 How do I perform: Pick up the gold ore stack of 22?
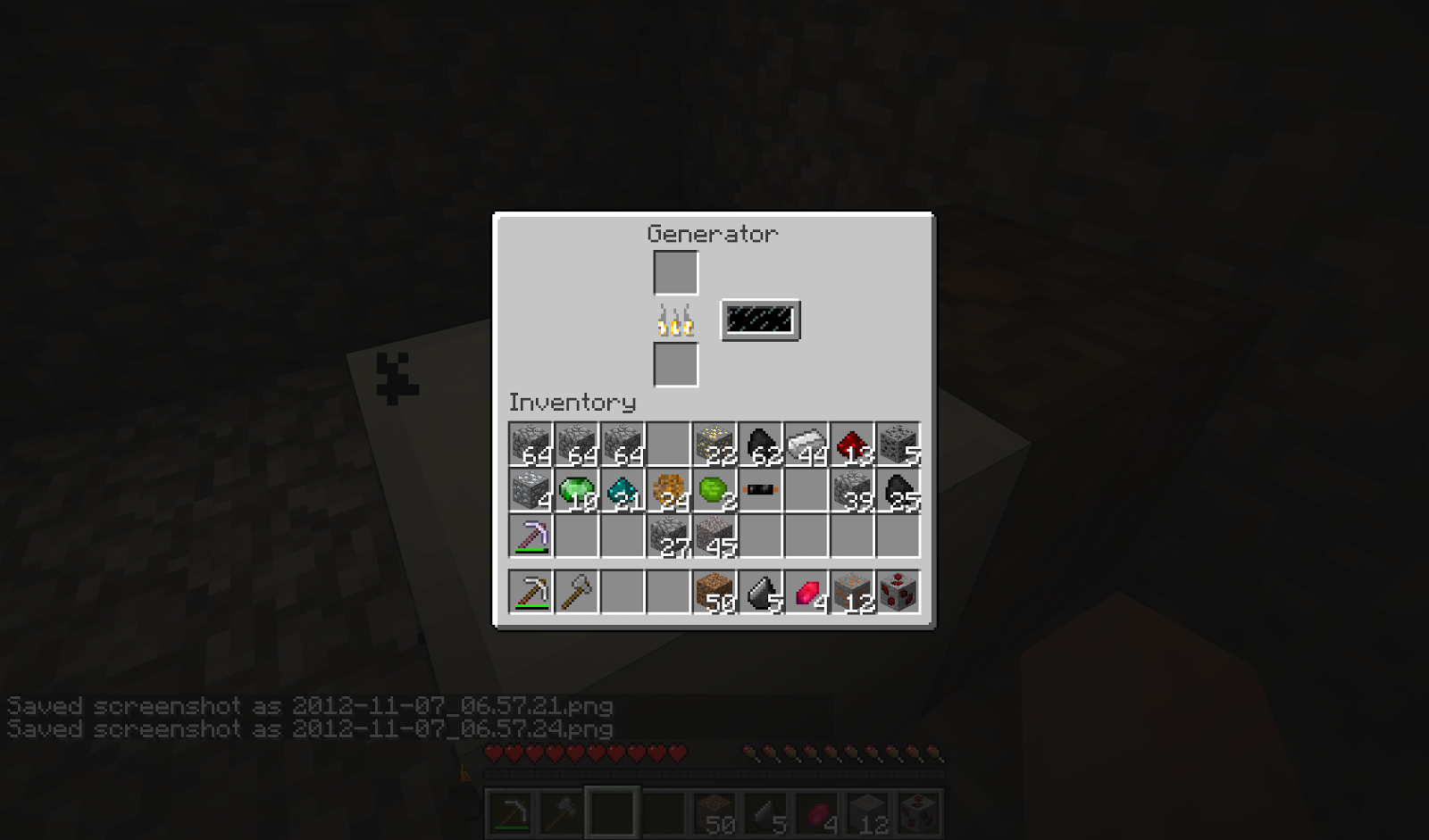pyautogui.click(x=714, y=442)
